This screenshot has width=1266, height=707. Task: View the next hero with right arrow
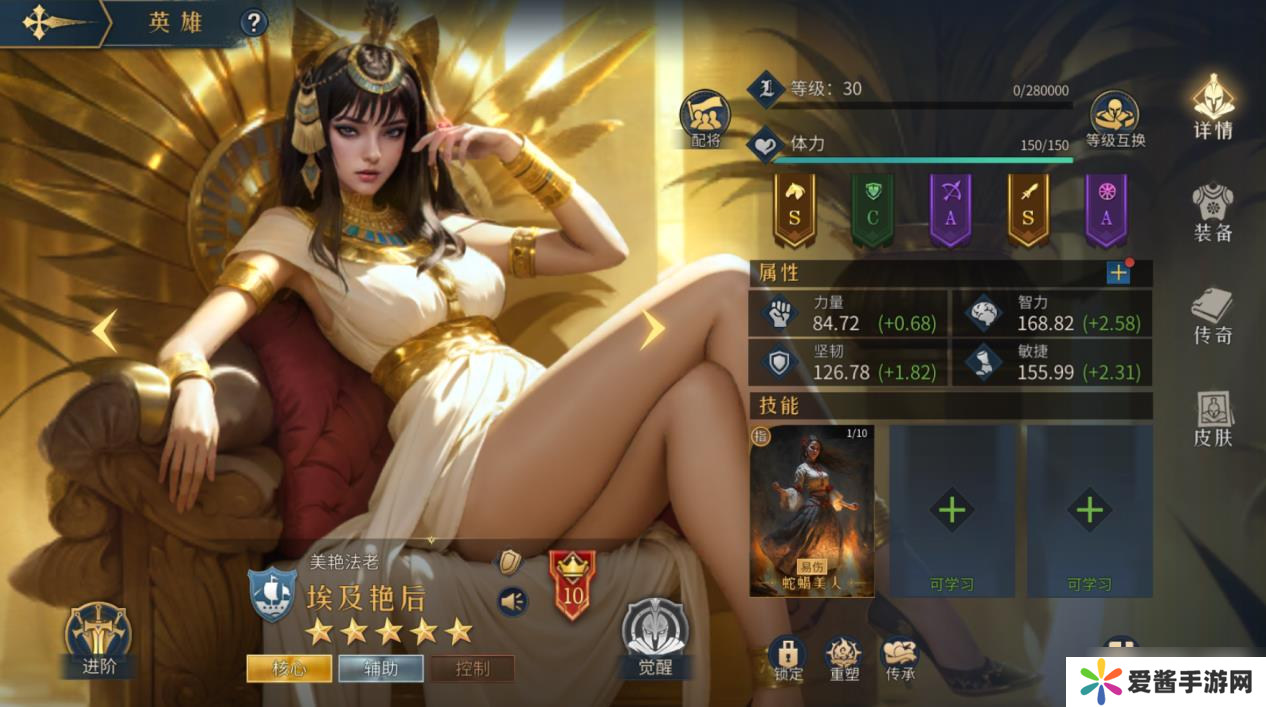[x=652, y=329]
